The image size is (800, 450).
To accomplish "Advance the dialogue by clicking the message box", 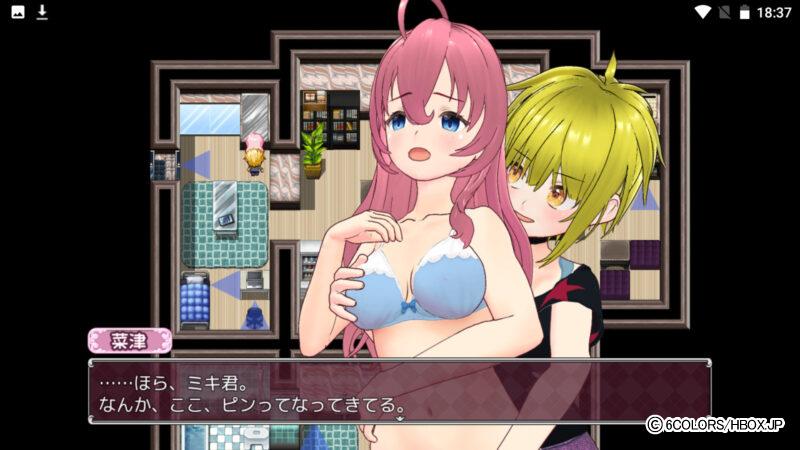I will coord(400,392).
